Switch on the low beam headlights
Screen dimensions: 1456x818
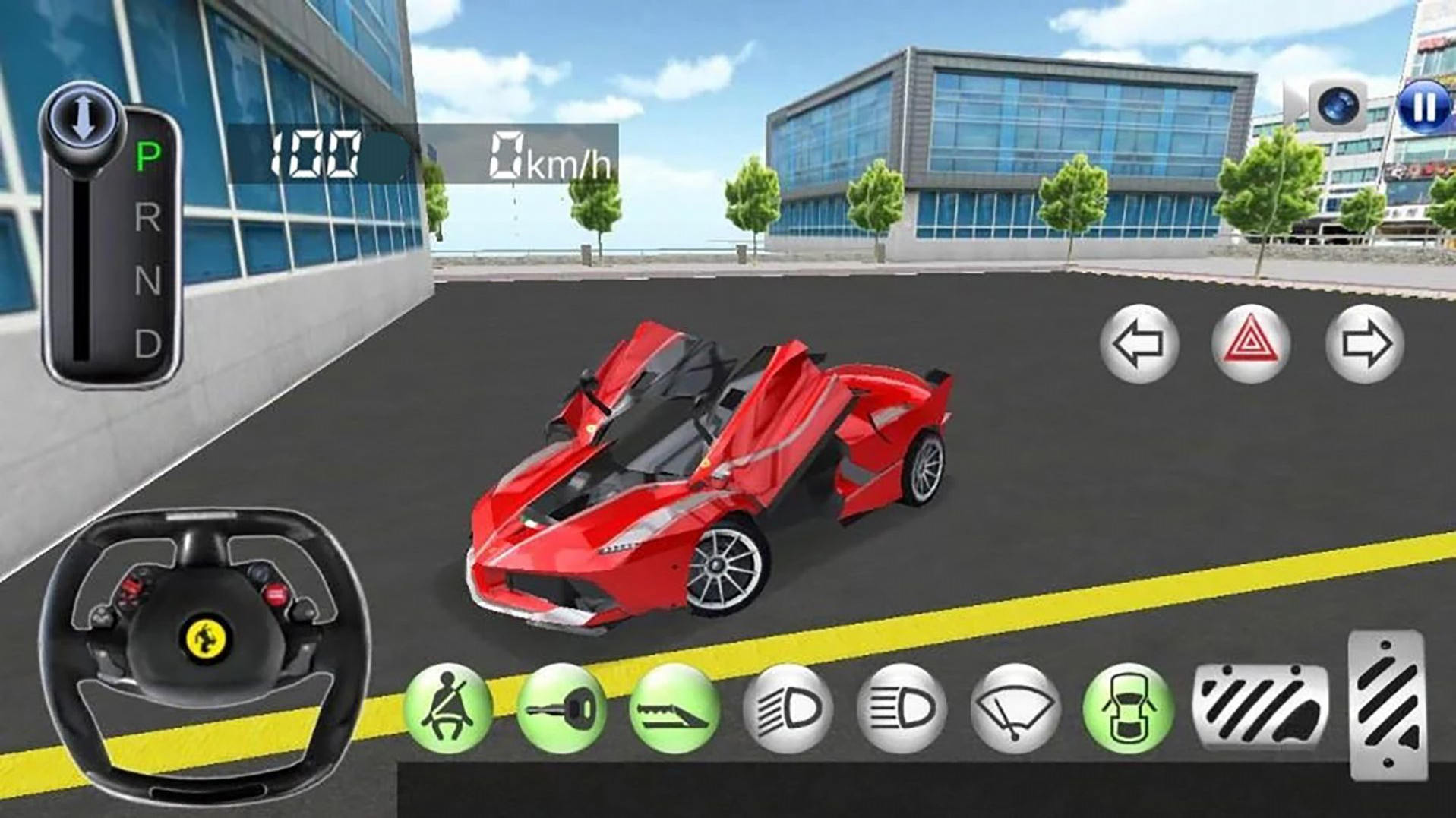pos(788,709)
